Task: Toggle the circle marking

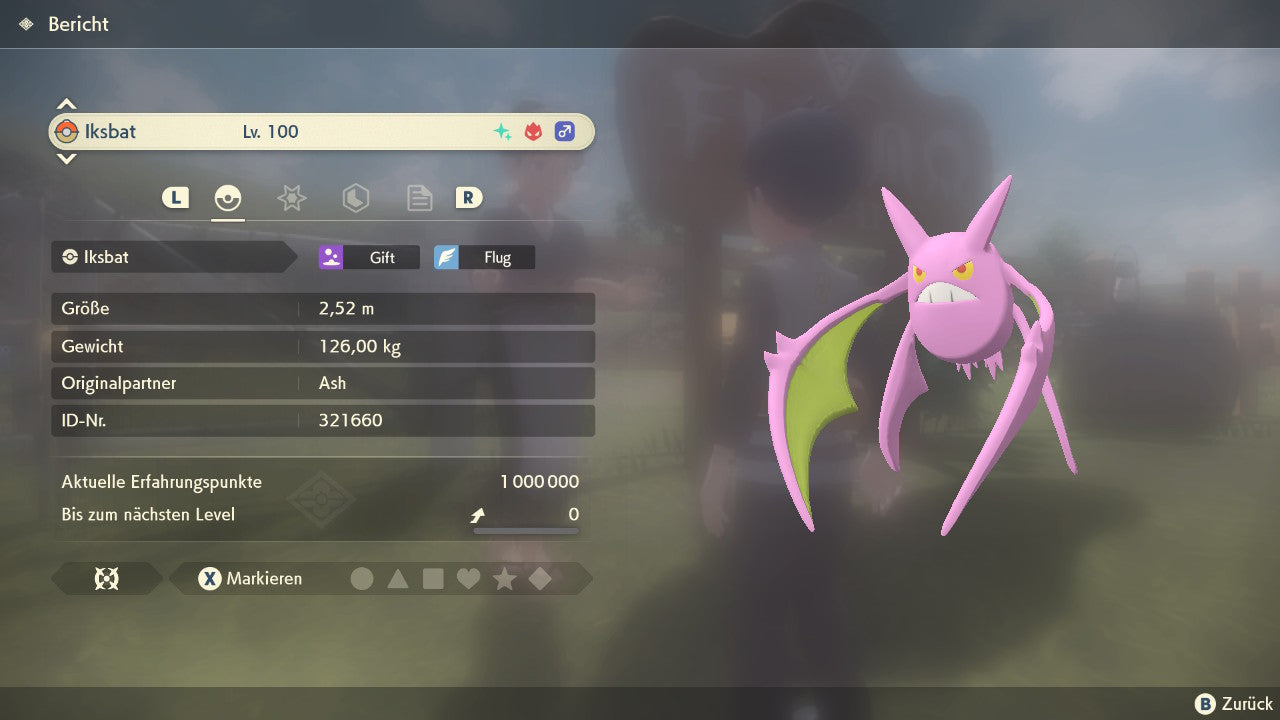Action: tap(362, 579)
